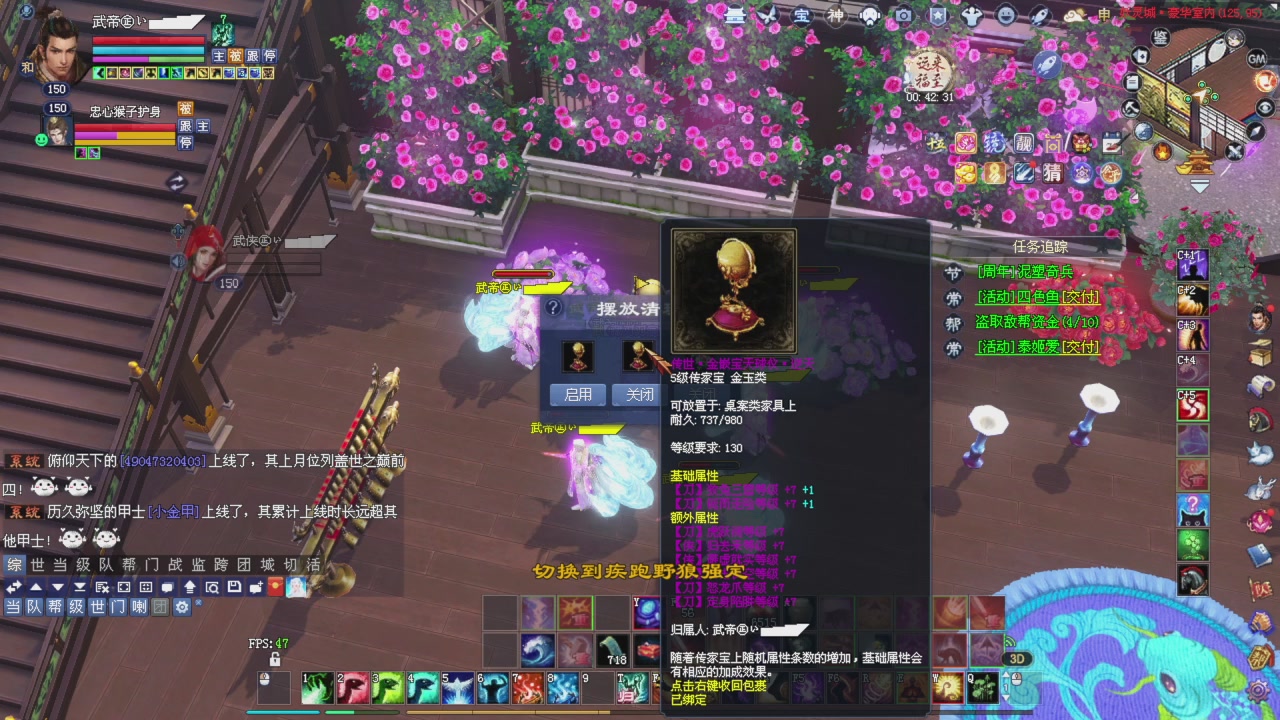The image size is (1280, 720).
Task: Open the red envelope icon above chat tabs
Action: pos(274,588)
